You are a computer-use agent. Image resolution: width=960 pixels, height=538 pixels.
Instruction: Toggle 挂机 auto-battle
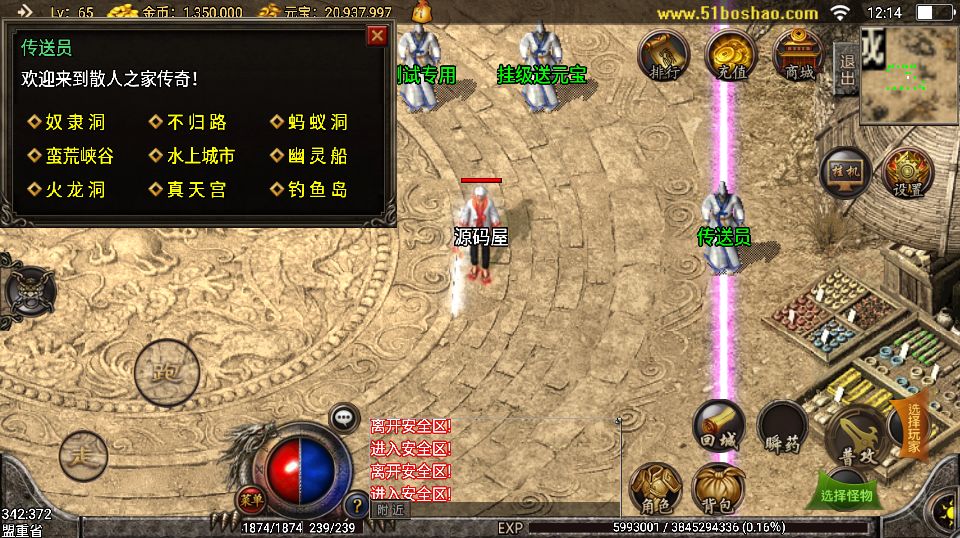843,173
